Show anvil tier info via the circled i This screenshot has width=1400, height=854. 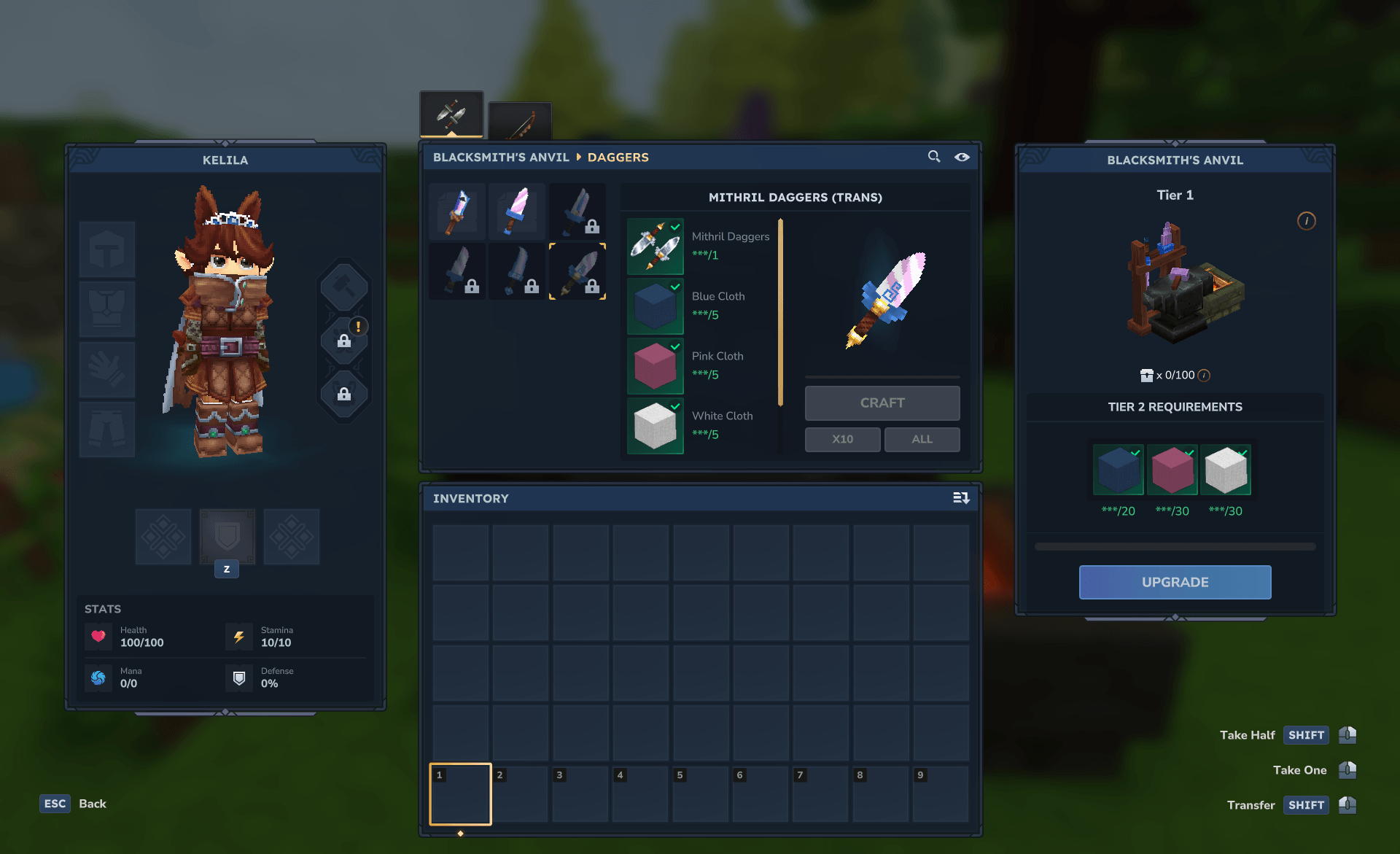1306,221
